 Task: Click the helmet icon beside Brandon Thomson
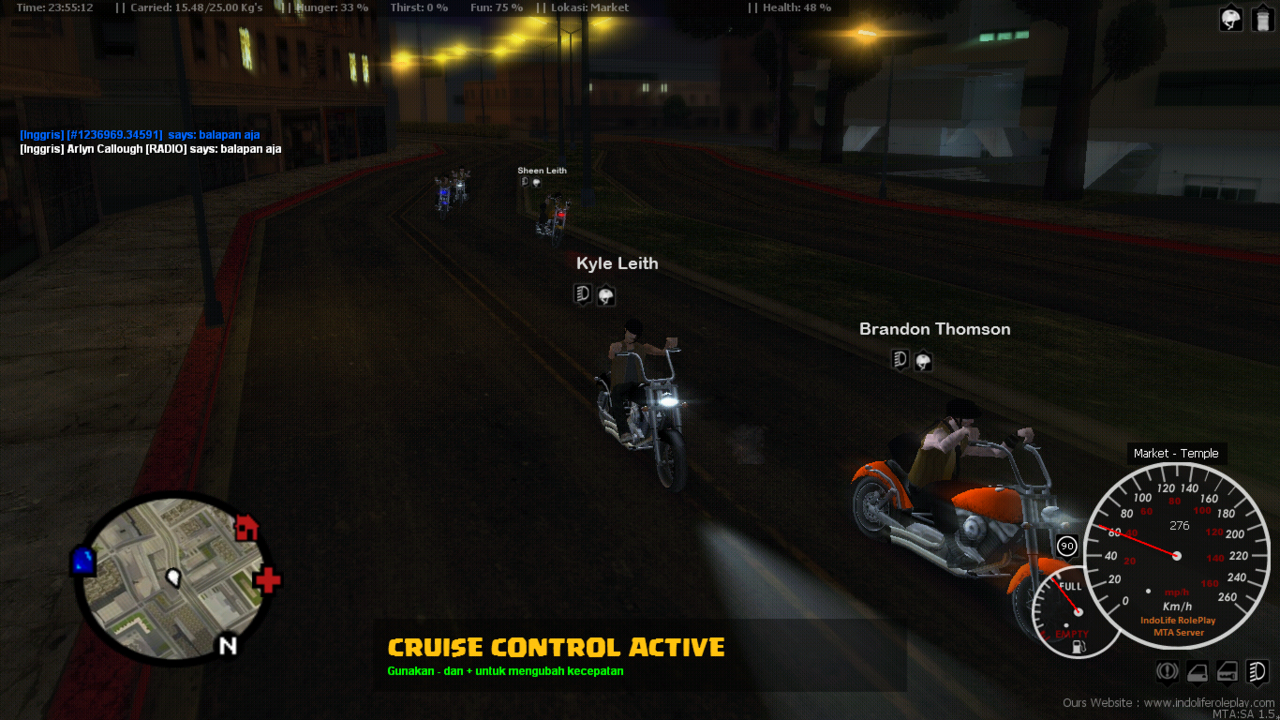(922, 360)
